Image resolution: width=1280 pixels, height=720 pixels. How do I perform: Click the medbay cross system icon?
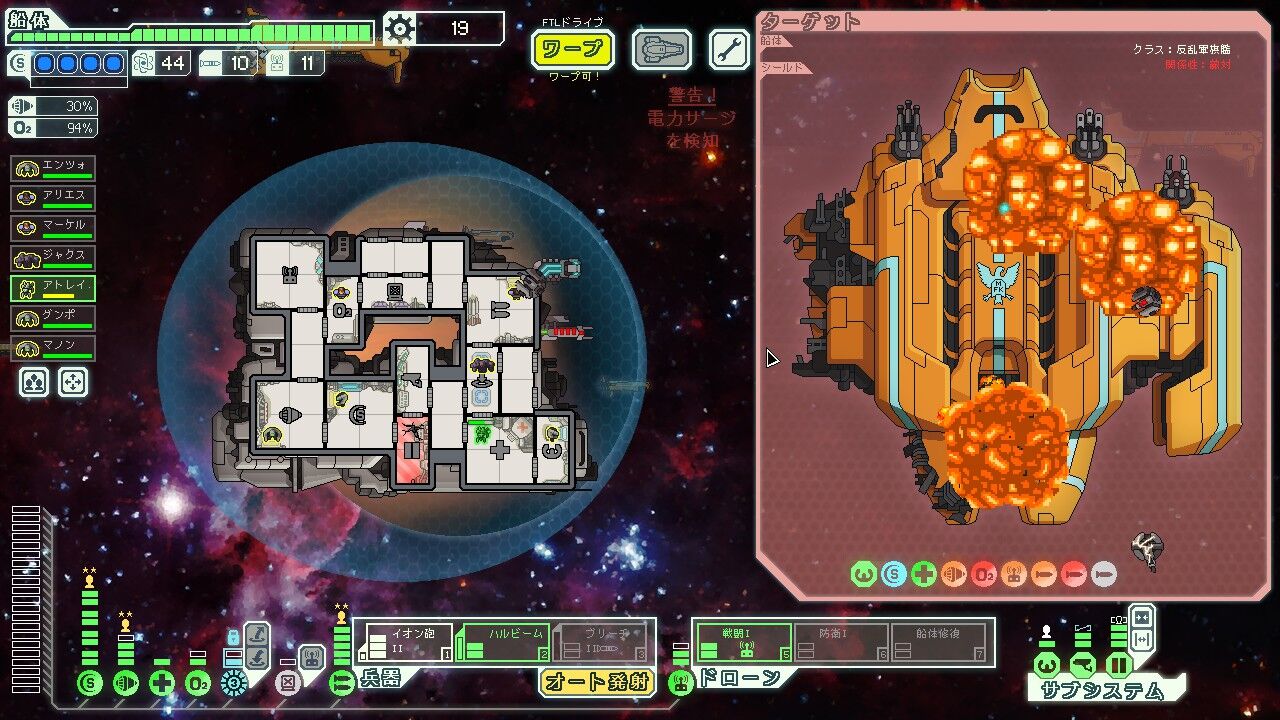pos(162,683)
